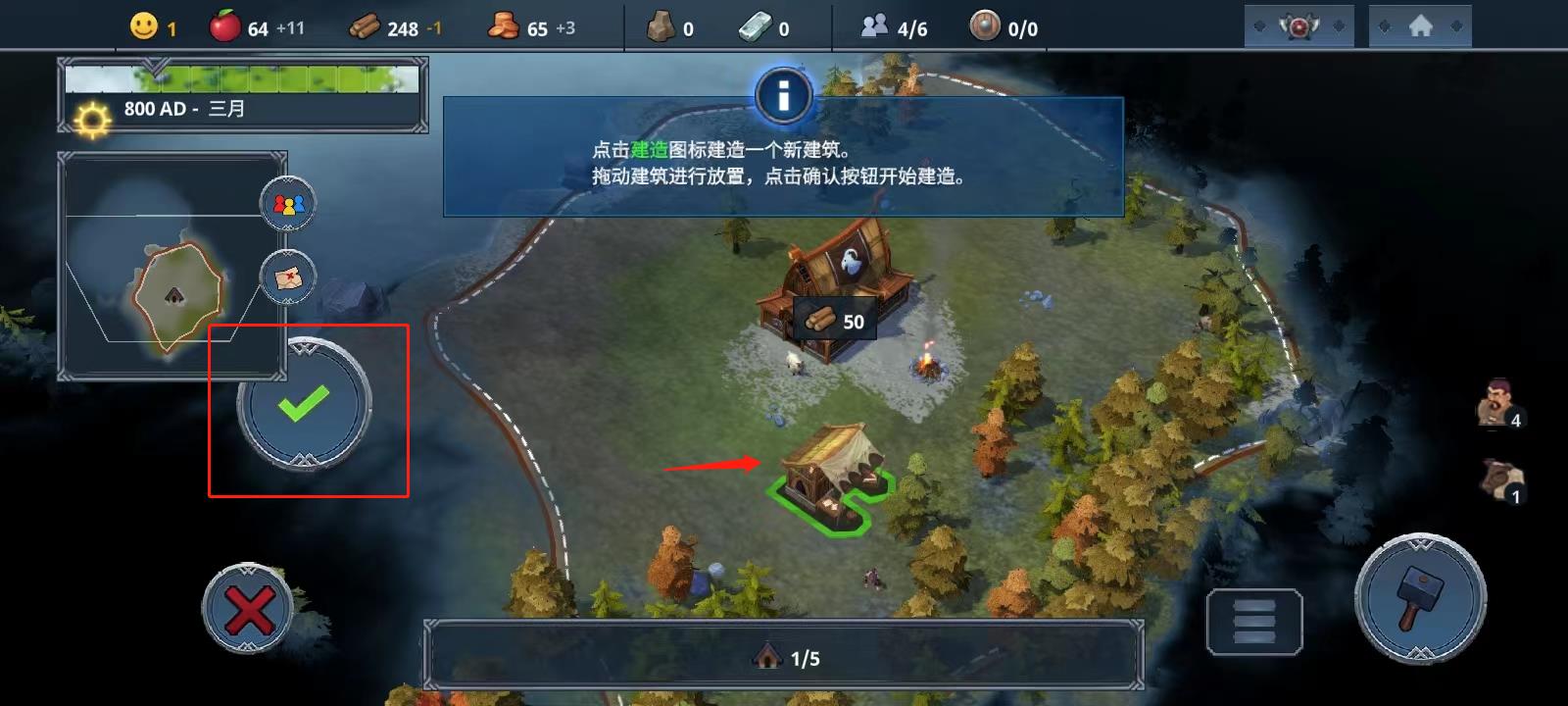1568x706 pixels.
Task: Open the military victory panel with axes icon
Action: [x=1299, y=25]
